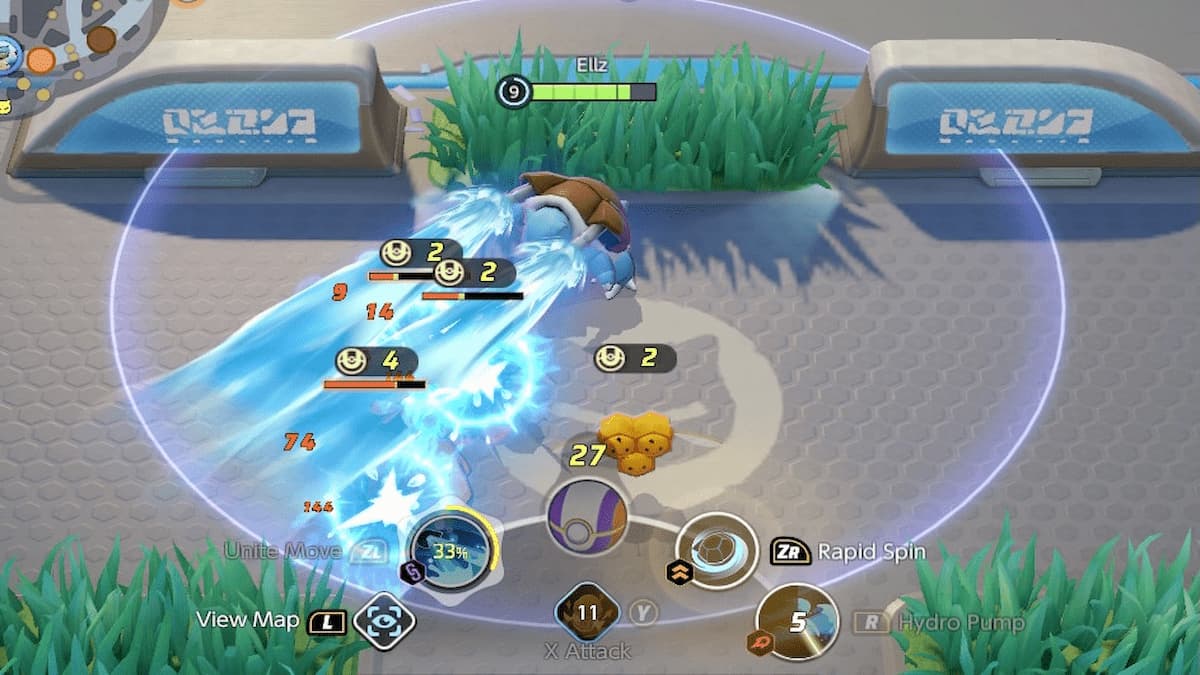1200x675 pixels.
Task: Trigger the X Attack battle item
Action: tap(587, 613)
